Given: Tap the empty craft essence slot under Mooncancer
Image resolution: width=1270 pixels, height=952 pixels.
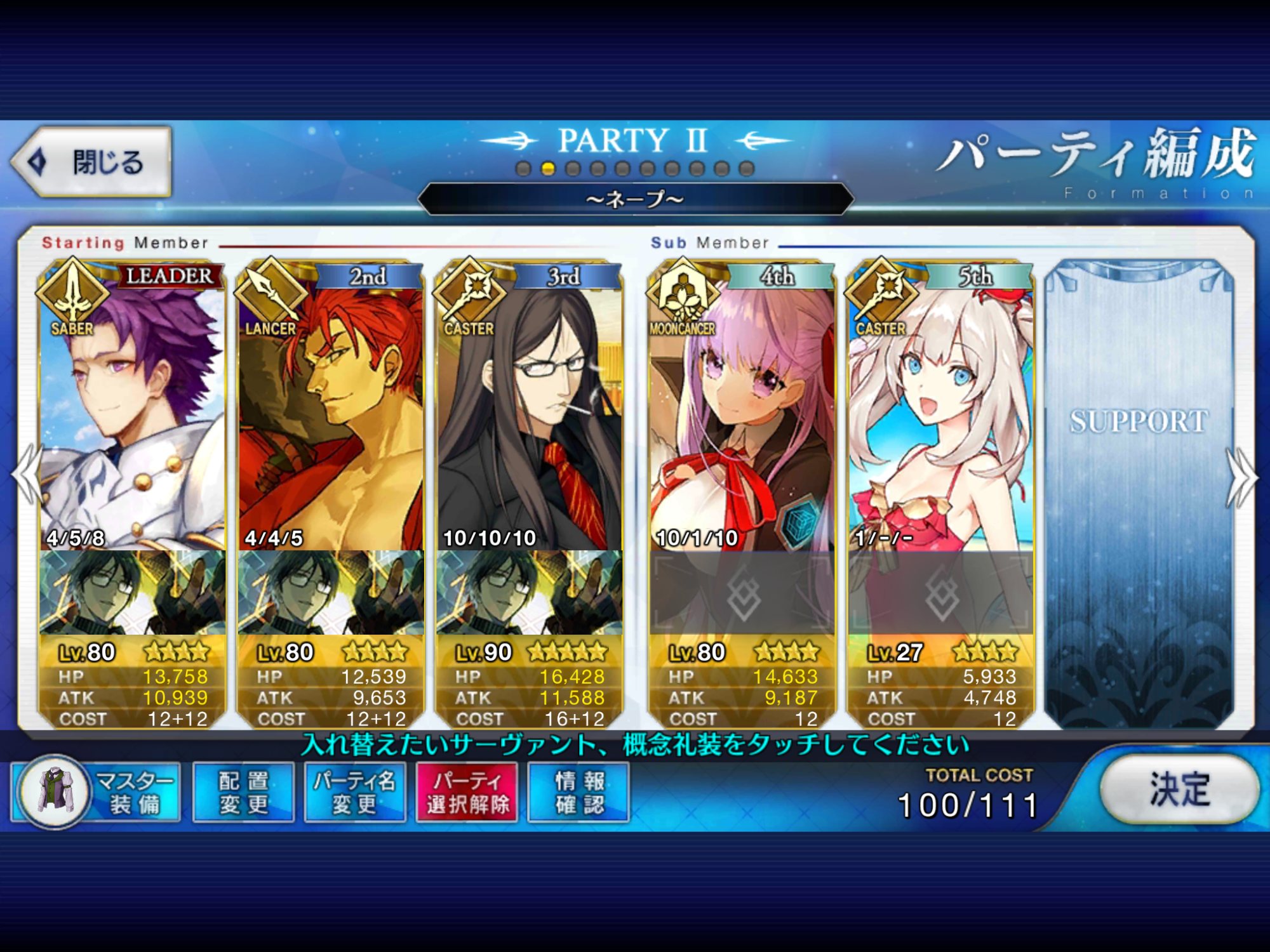Looking at the screenshot, I should coord(742,593).
